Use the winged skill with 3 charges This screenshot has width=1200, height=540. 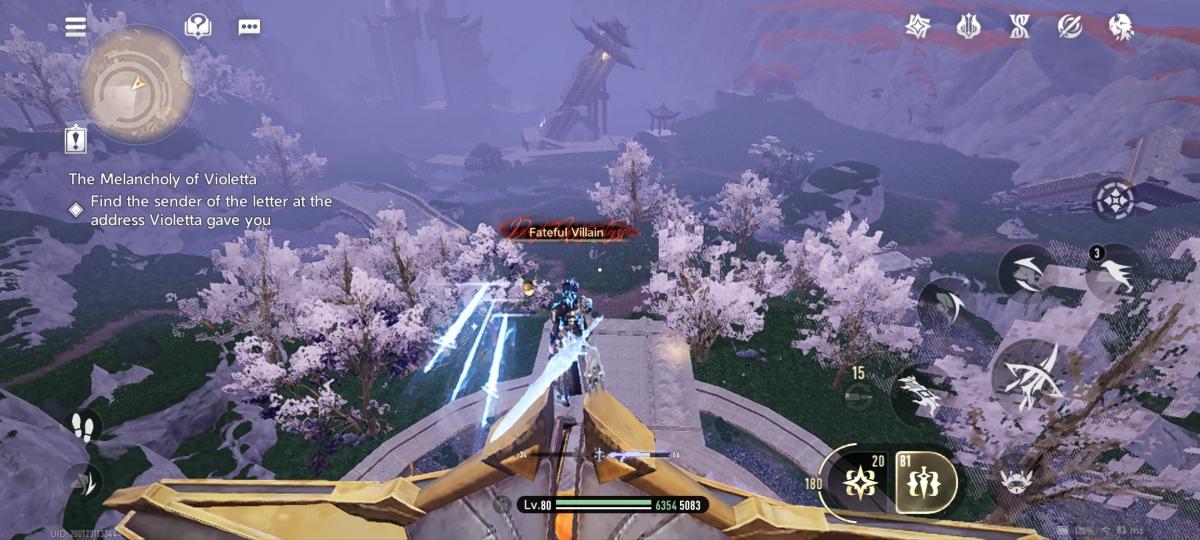(x=1115, y=272)
